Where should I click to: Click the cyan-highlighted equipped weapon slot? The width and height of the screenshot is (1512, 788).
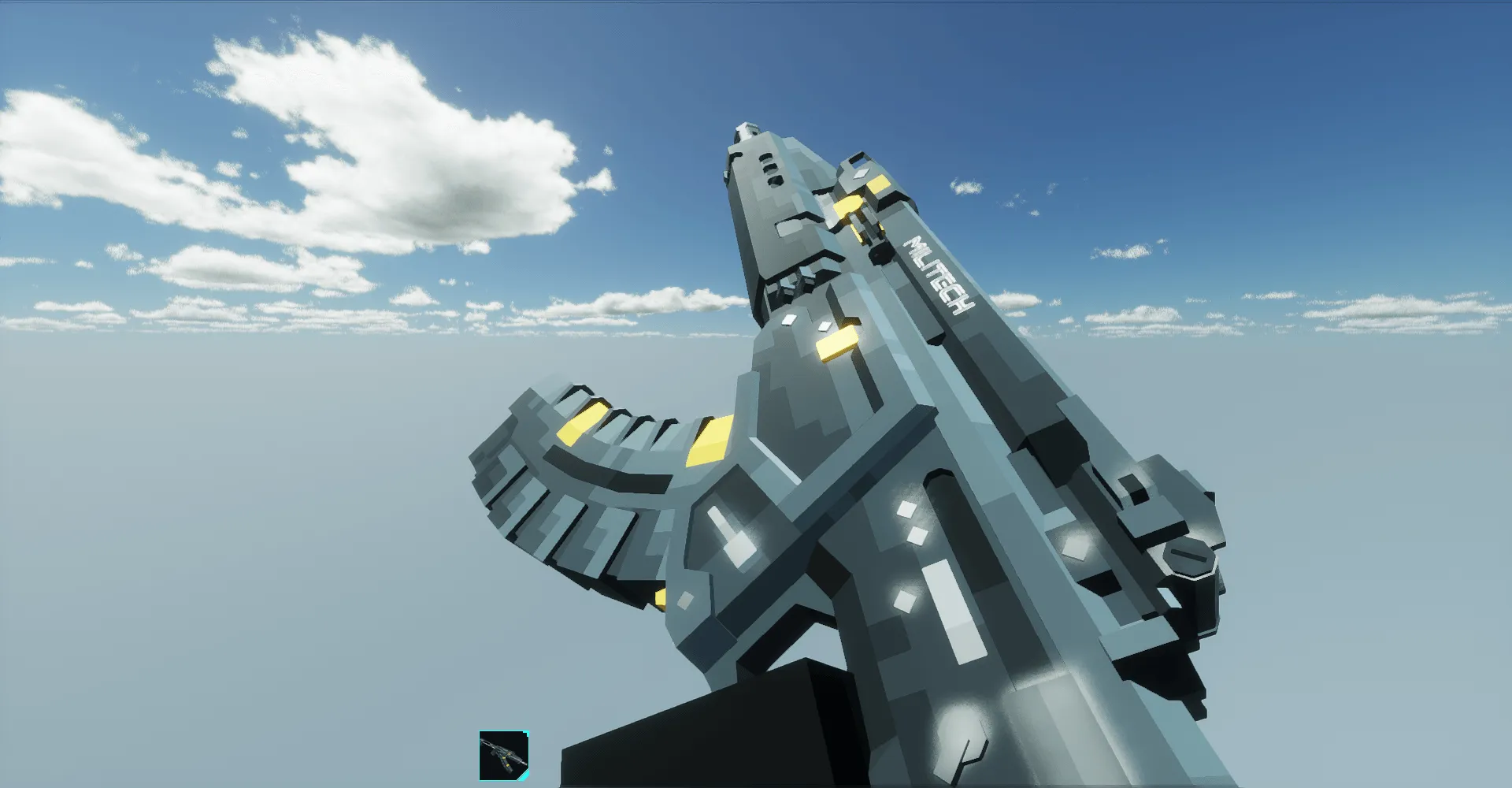click(x=504, y=754)
